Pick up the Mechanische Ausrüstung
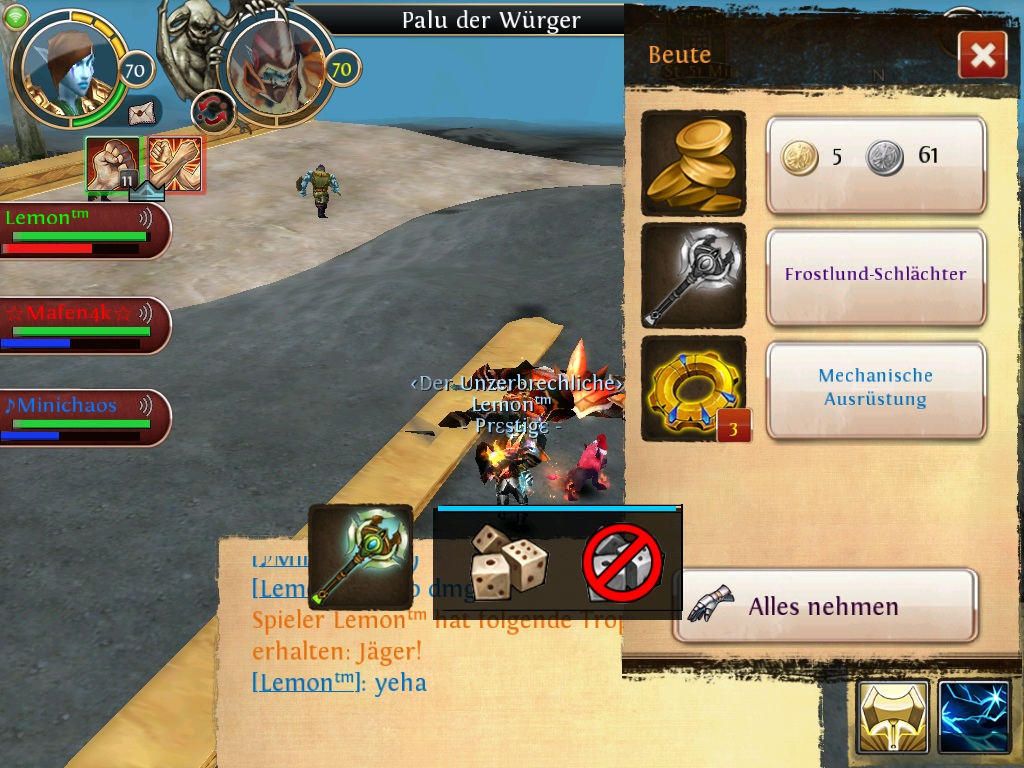This screenshot has height=768, width=1024. coord(876,389)
